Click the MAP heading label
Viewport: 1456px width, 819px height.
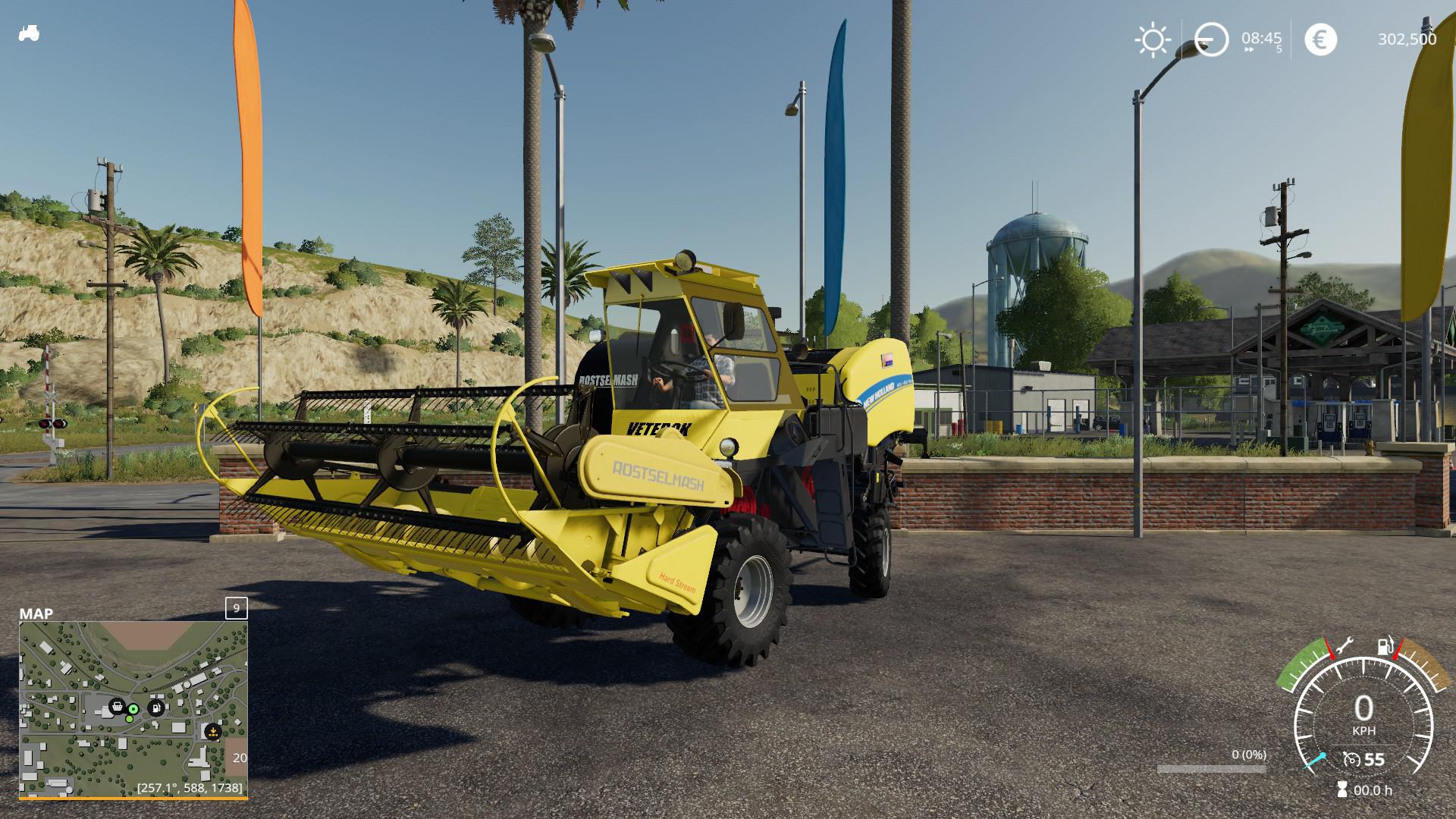36,613
